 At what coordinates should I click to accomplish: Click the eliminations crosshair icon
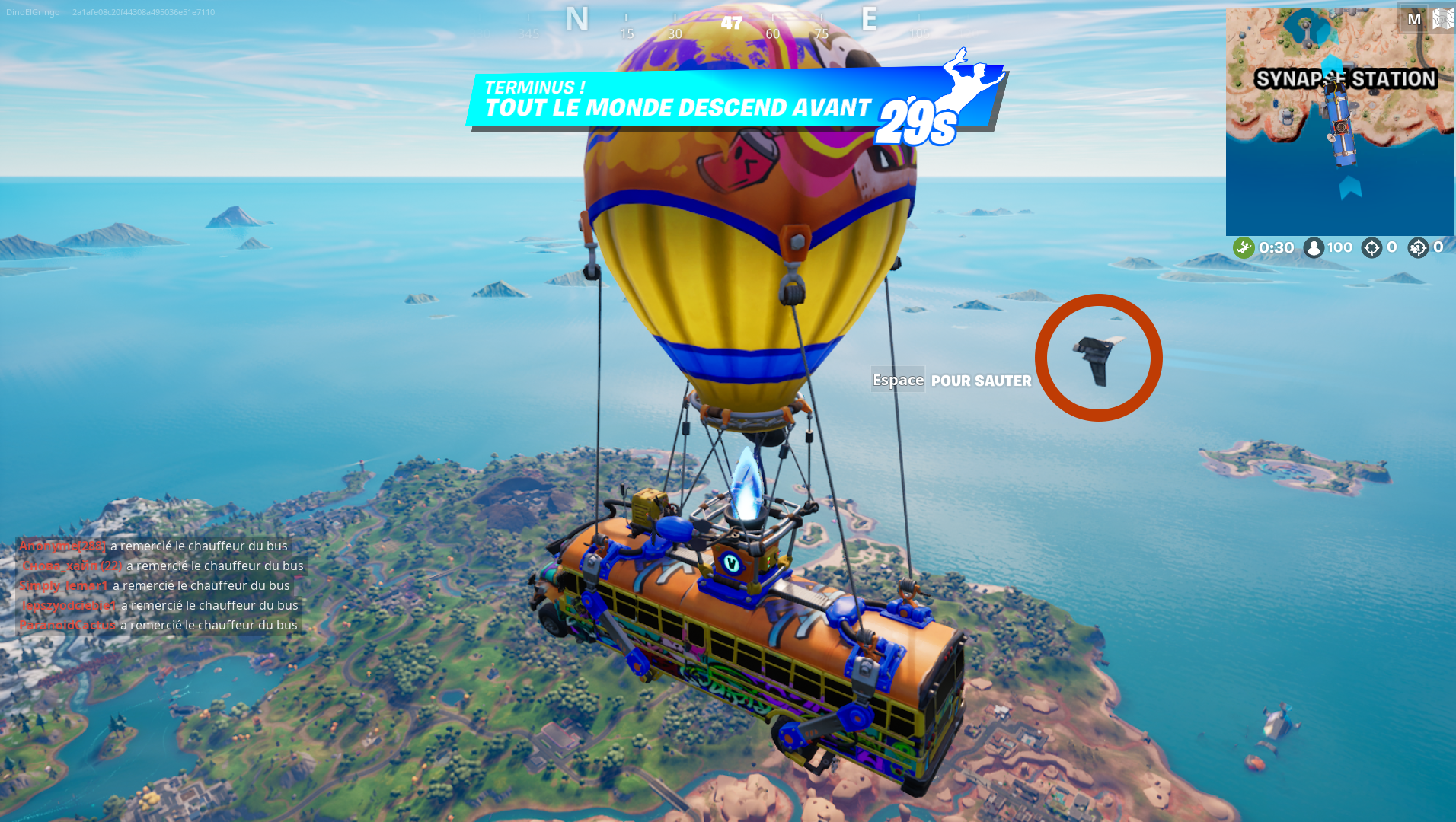[1371, 247]
